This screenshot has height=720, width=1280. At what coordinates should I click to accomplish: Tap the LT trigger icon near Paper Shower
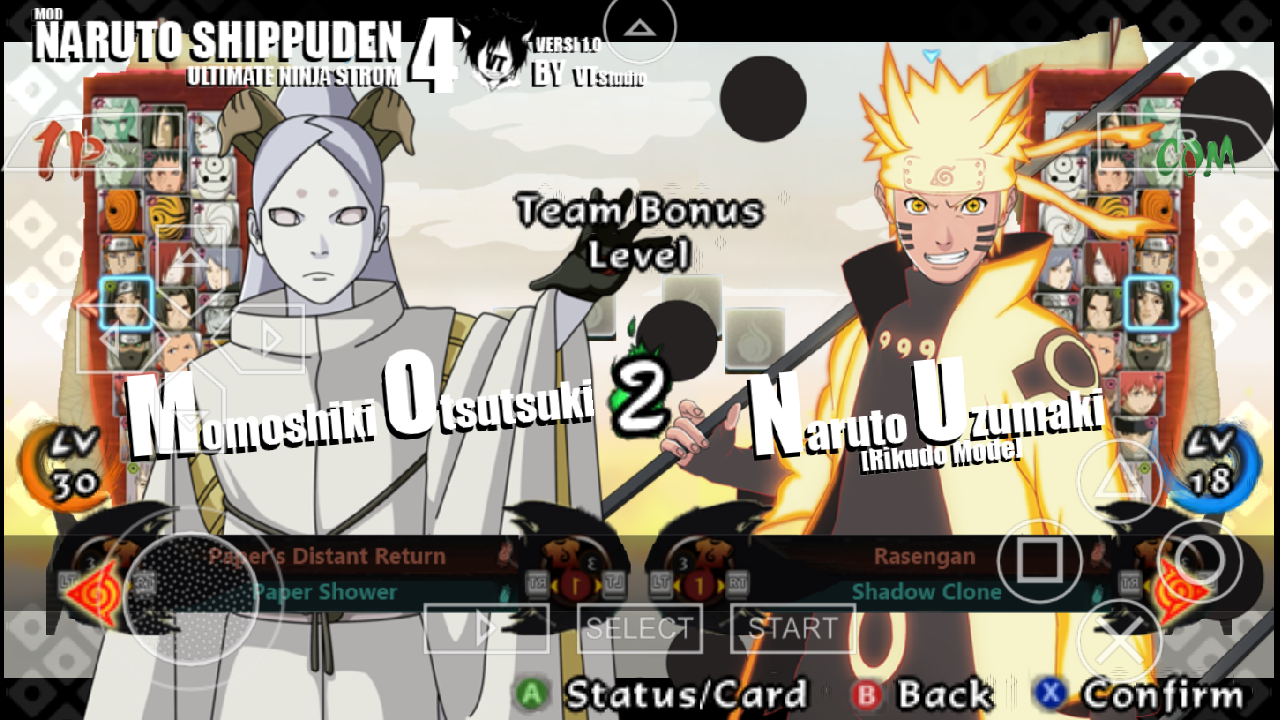coord(615,583)
